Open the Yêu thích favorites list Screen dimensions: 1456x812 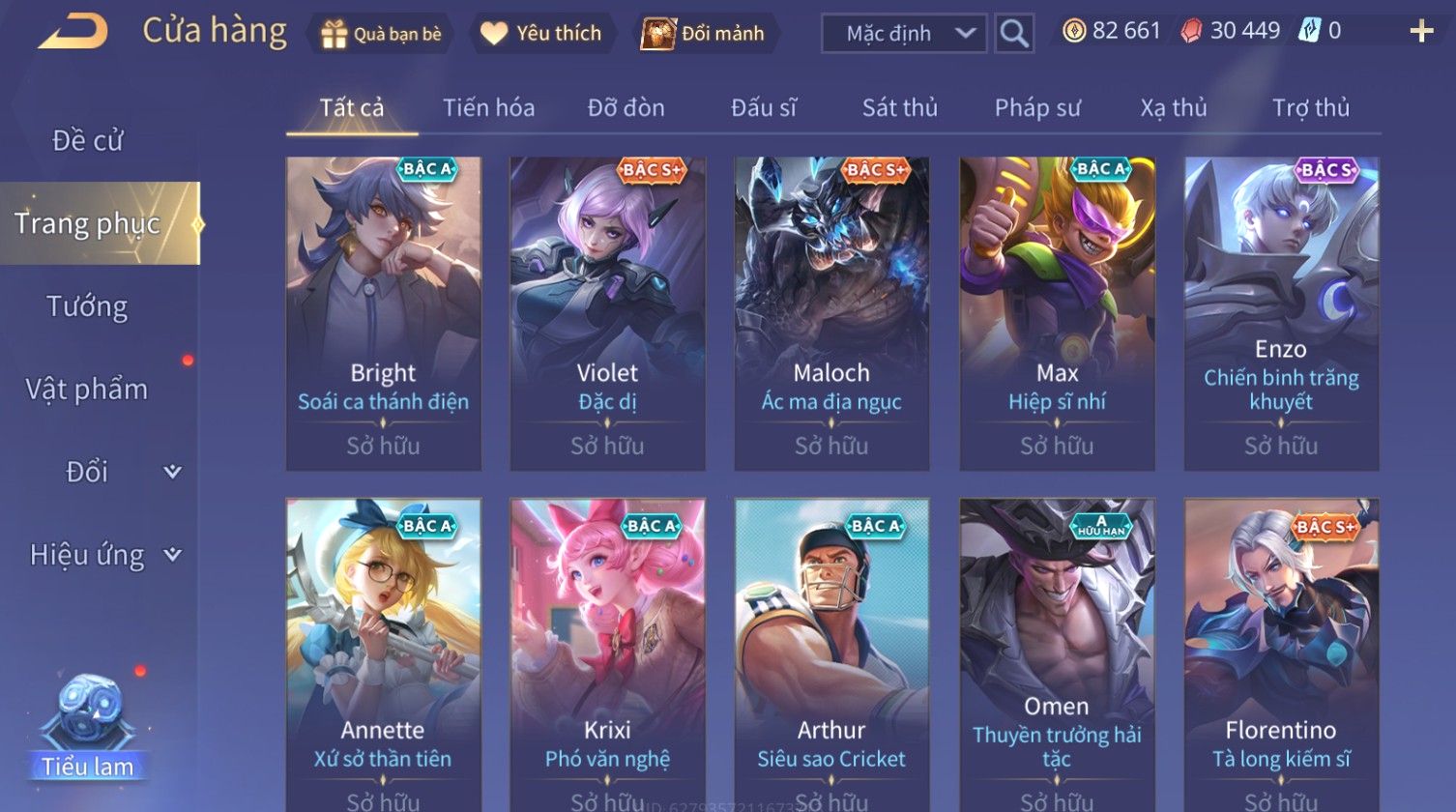click(x=541, y=34)
